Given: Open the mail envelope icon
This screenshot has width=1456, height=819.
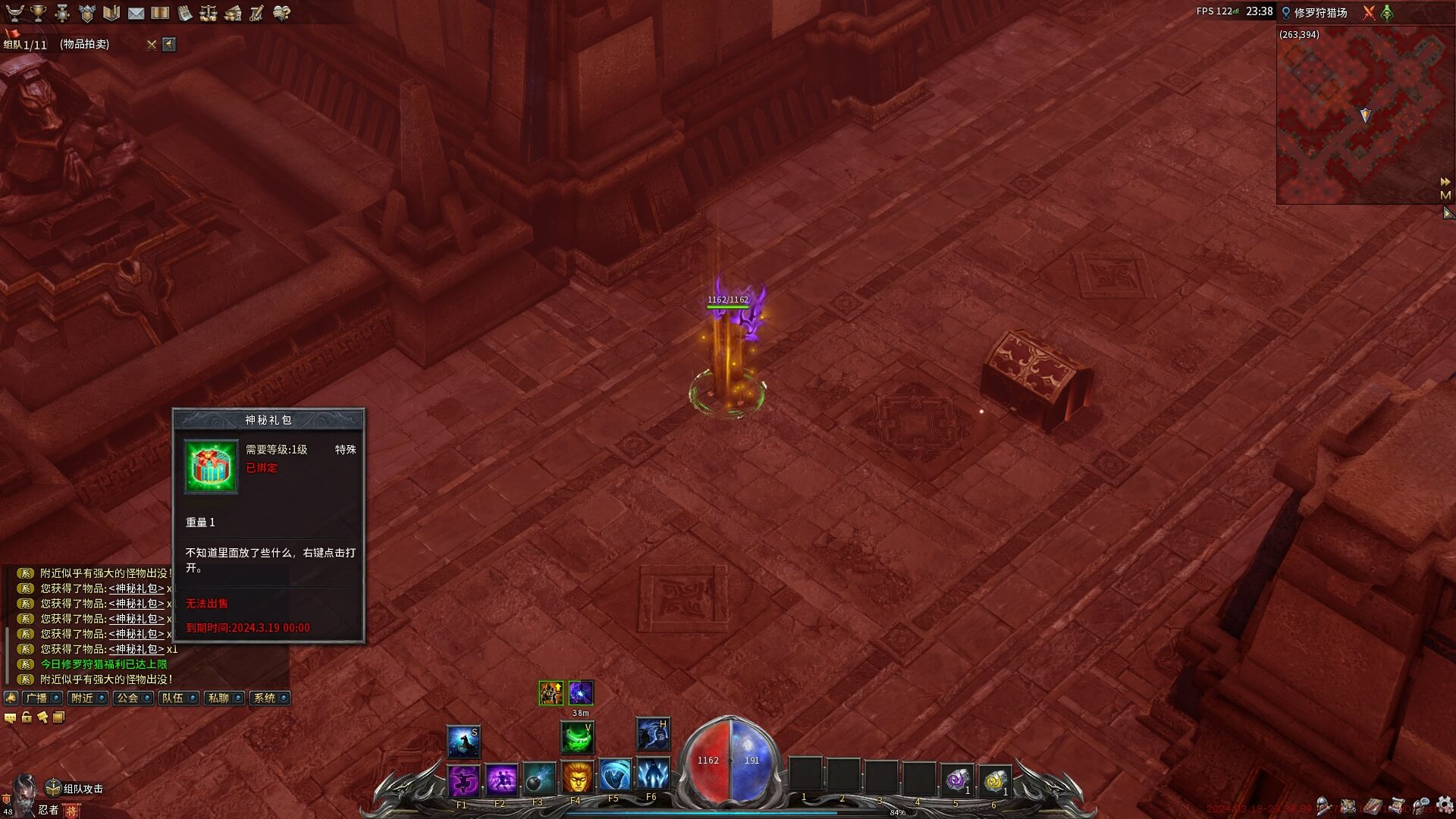Looking at the screenshot, I should 136,13.
